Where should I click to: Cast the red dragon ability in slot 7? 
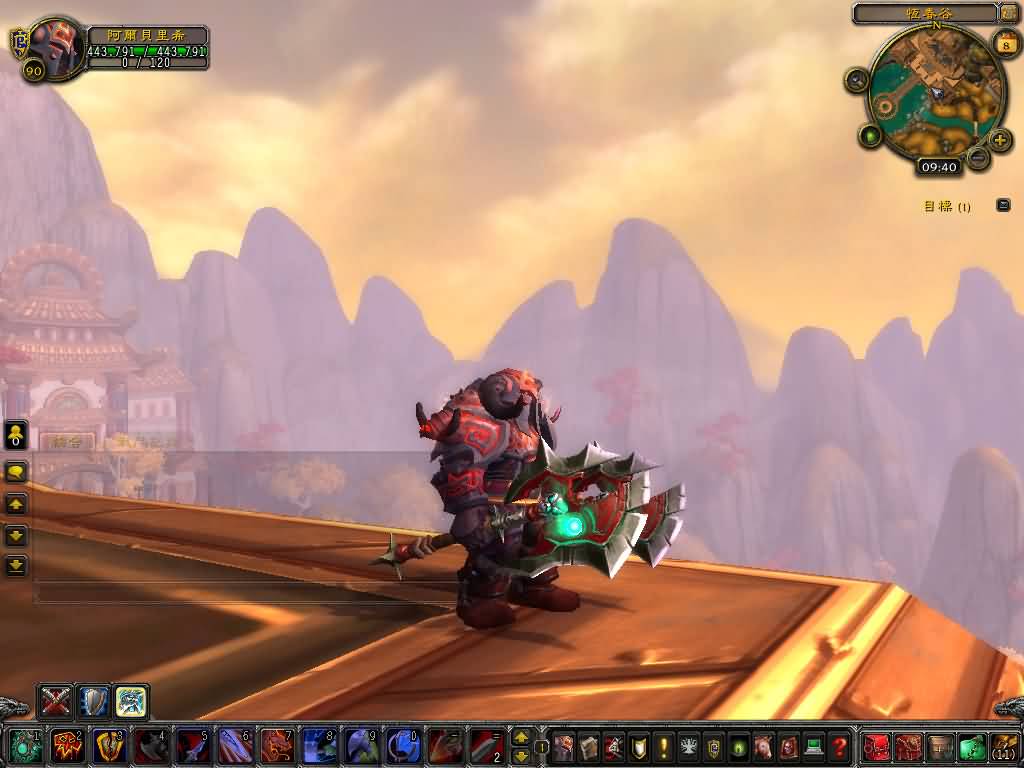pyautogui.click(x=277, y=746)
